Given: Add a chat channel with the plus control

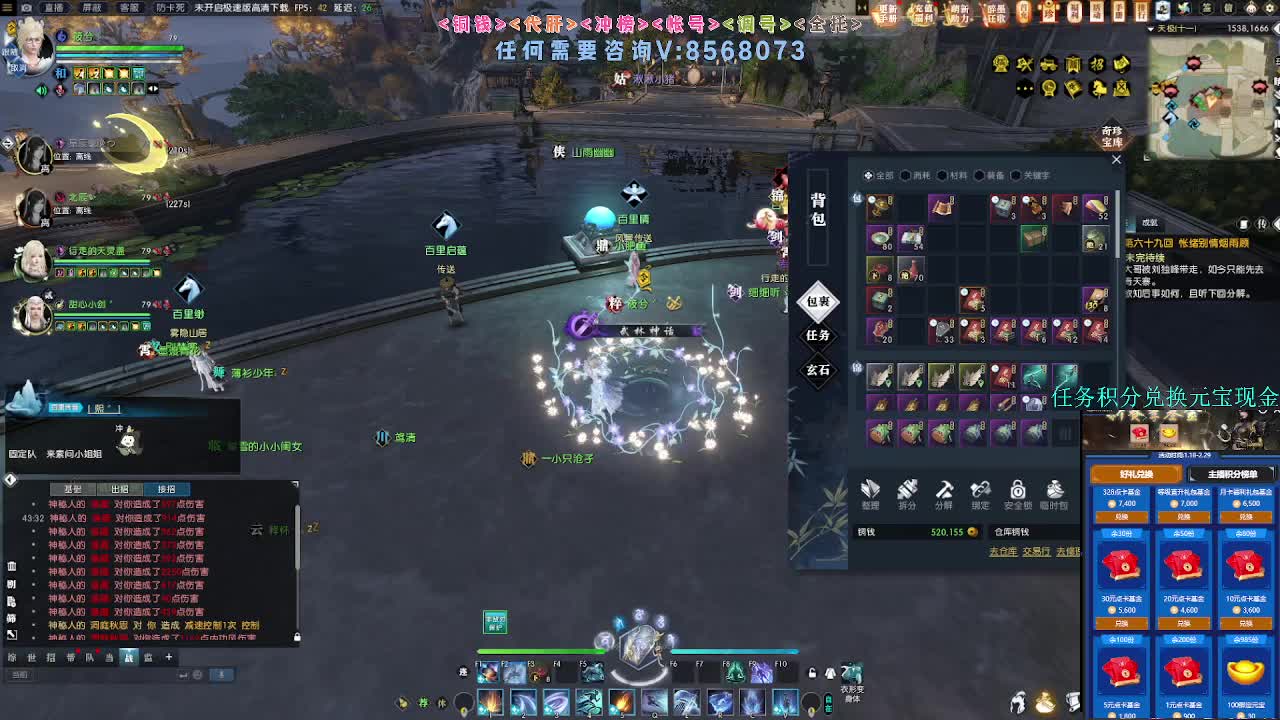Looking at the screenshot, I should coord(167,659).
